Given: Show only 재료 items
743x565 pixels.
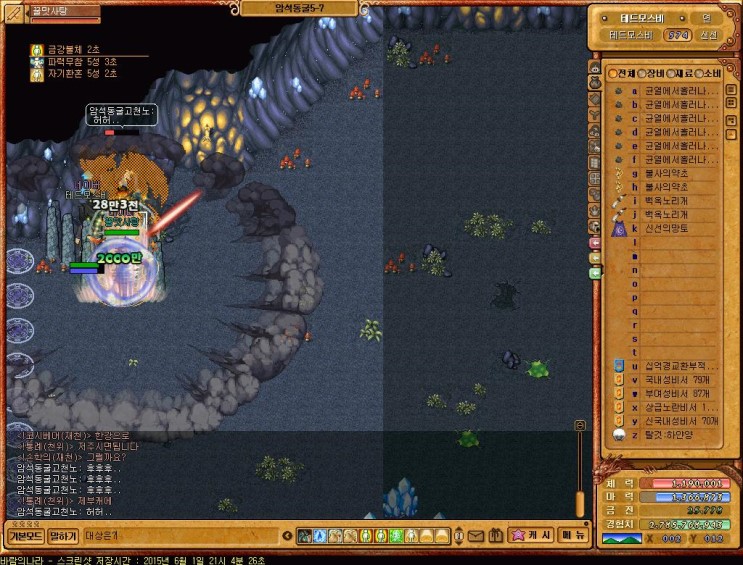Looking at the screenshot, I should tap(680, 73).
